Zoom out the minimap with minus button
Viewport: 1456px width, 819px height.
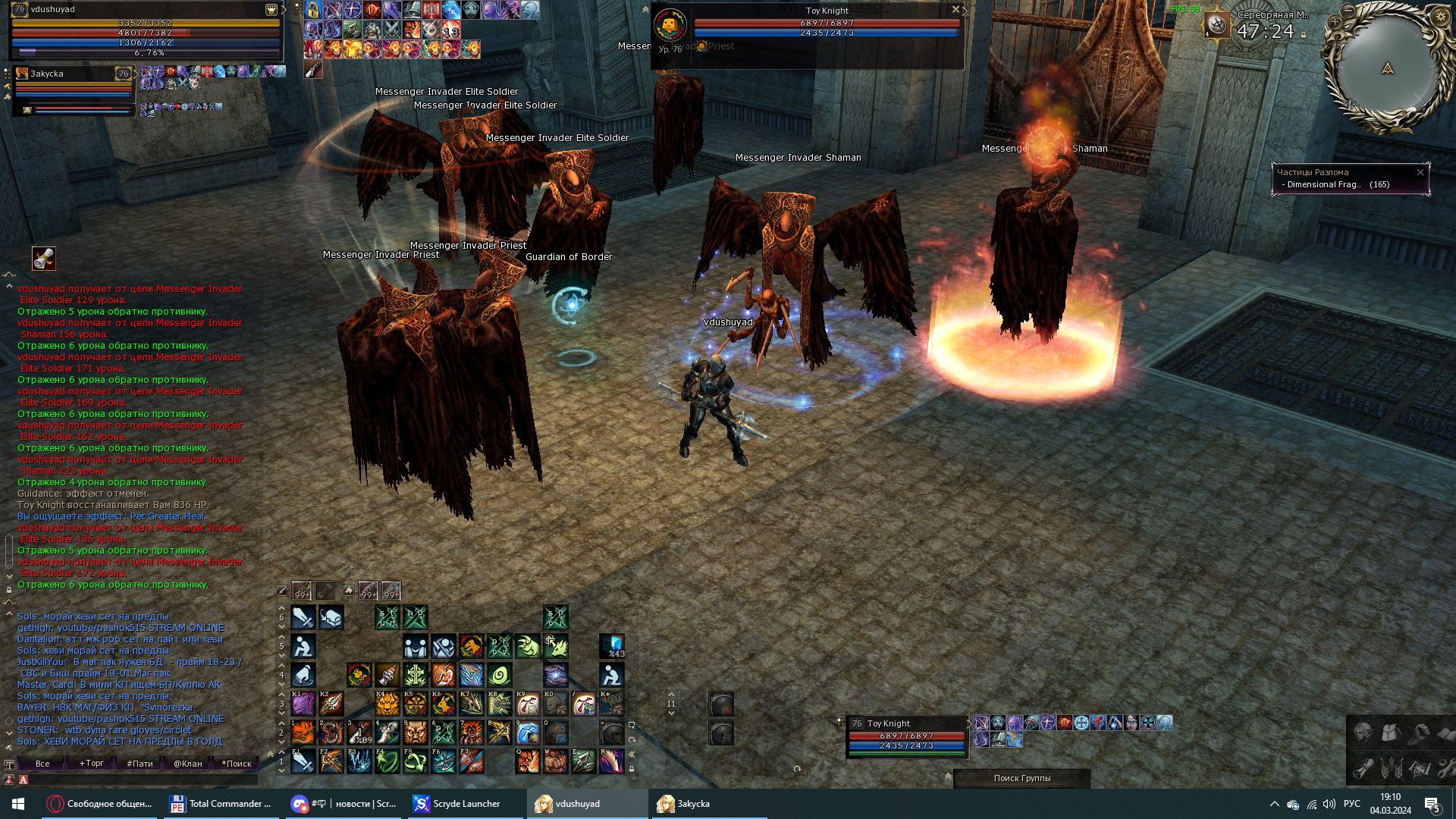point(1348,11)
